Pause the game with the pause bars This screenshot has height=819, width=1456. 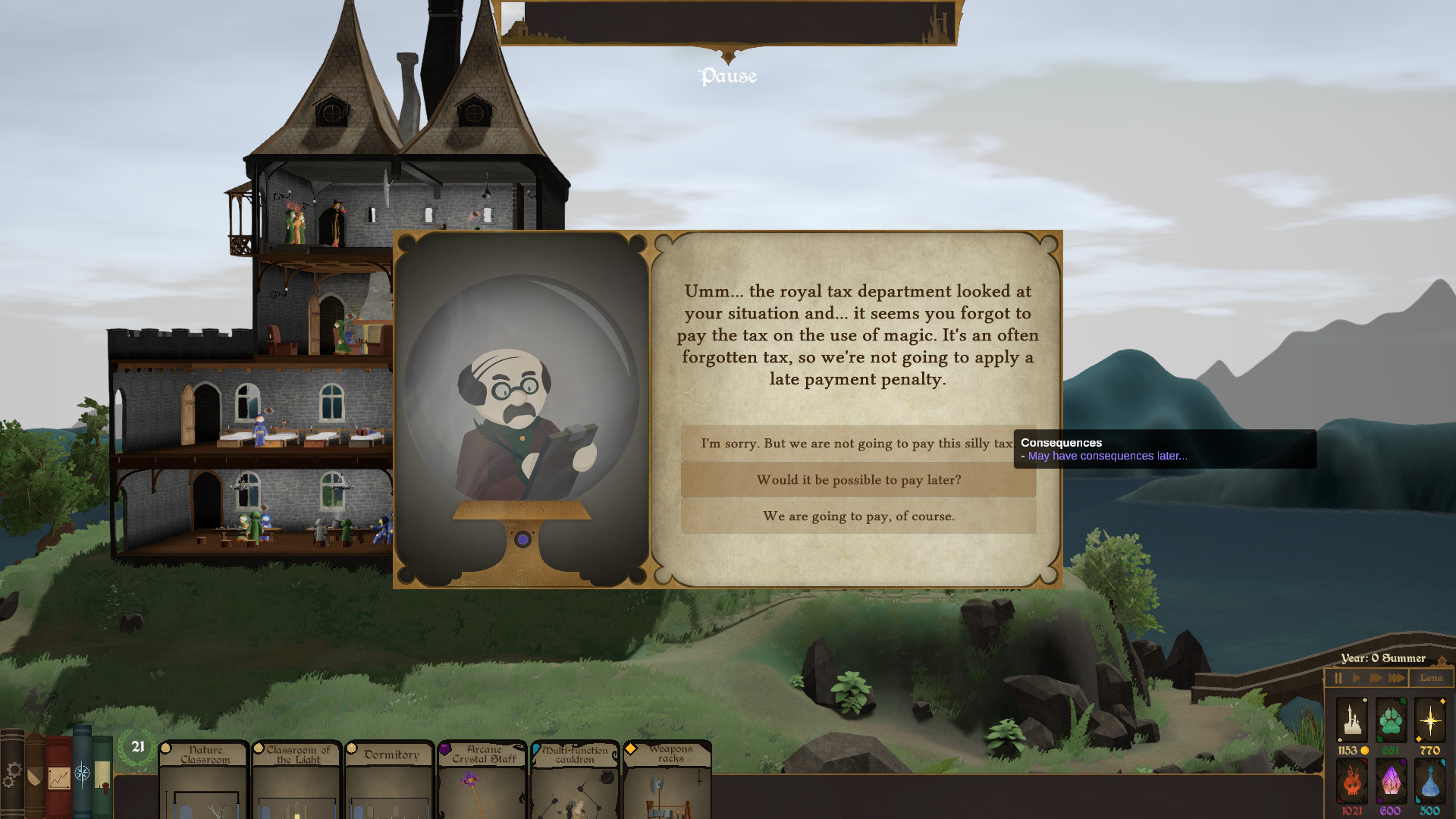(1338, 678)
